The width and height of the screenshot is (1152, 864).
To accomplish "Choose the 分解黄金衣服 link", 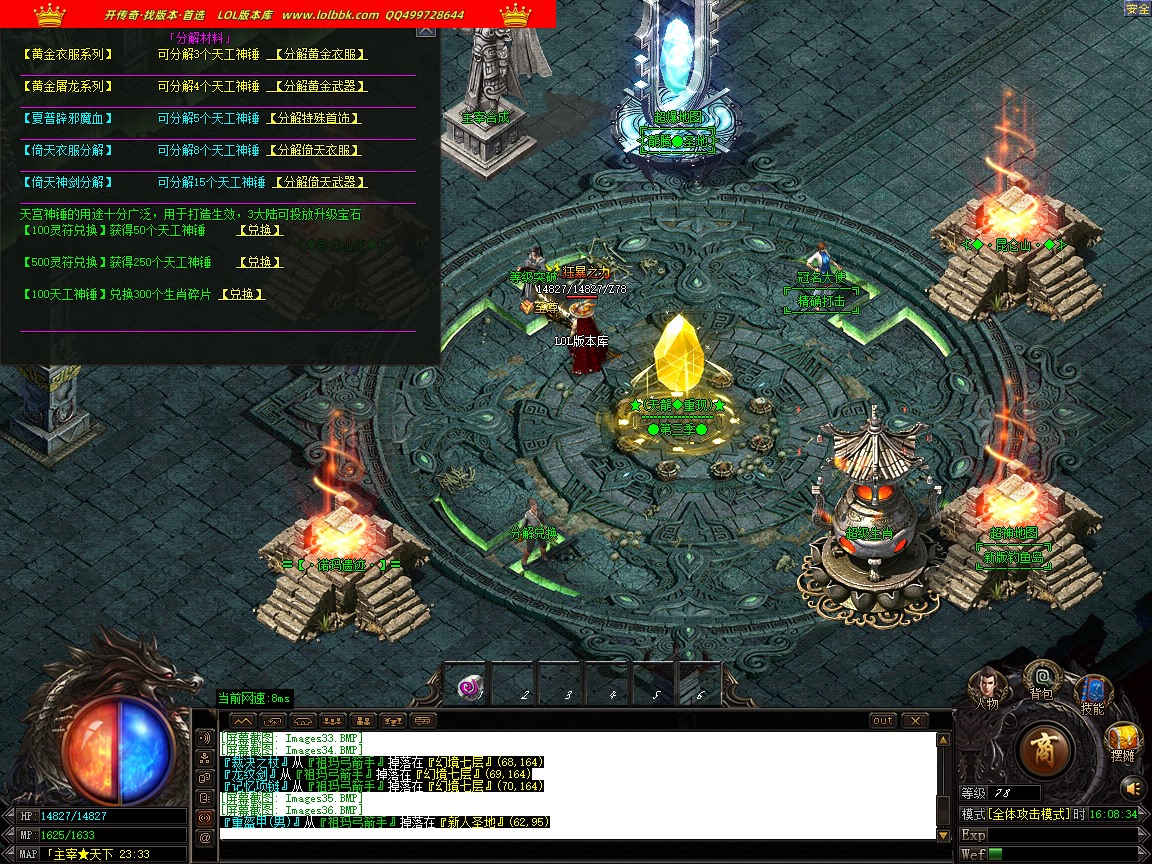I will point(317,55).
